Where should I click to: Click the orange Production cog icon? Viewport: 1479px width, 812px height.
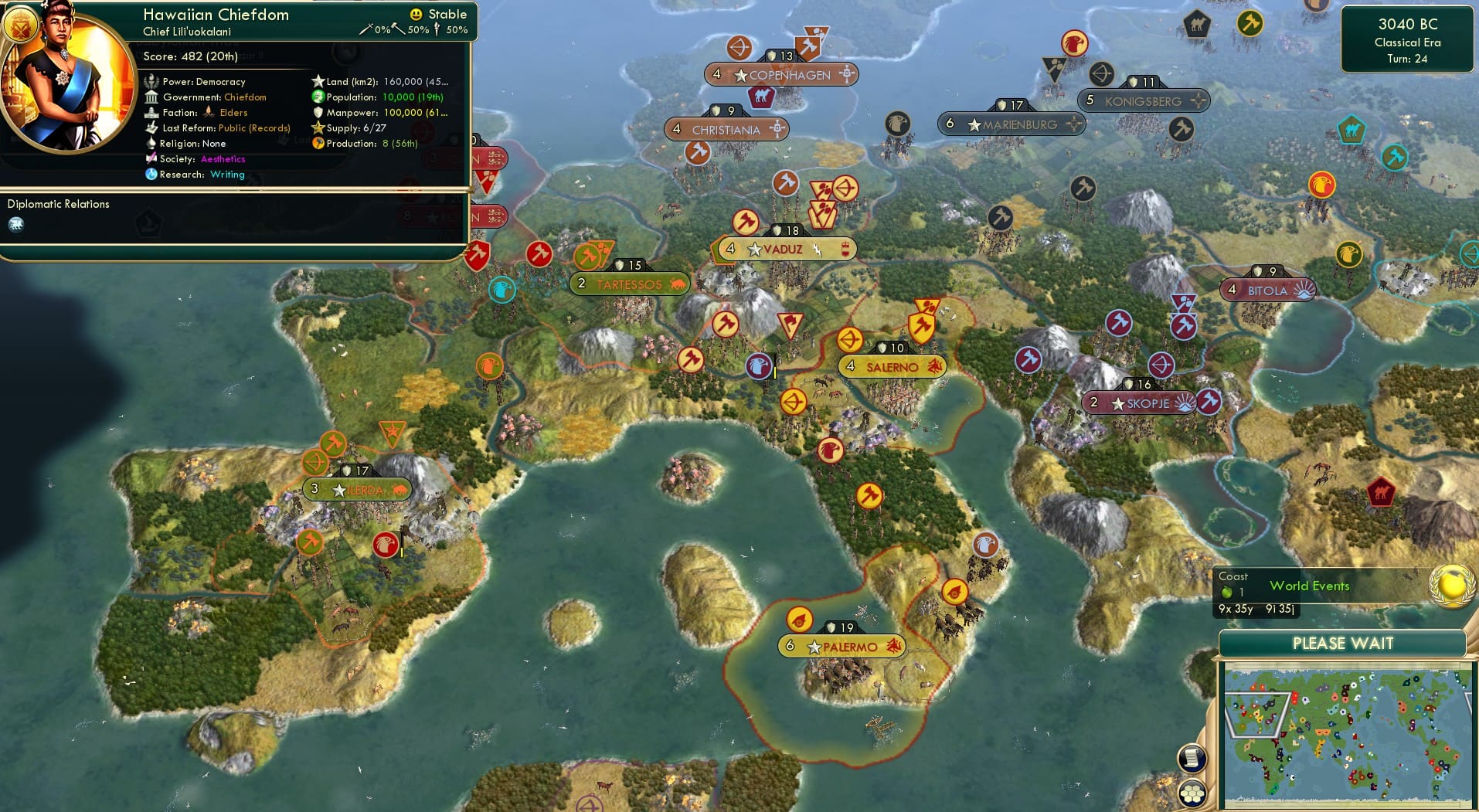coord(318,144)
